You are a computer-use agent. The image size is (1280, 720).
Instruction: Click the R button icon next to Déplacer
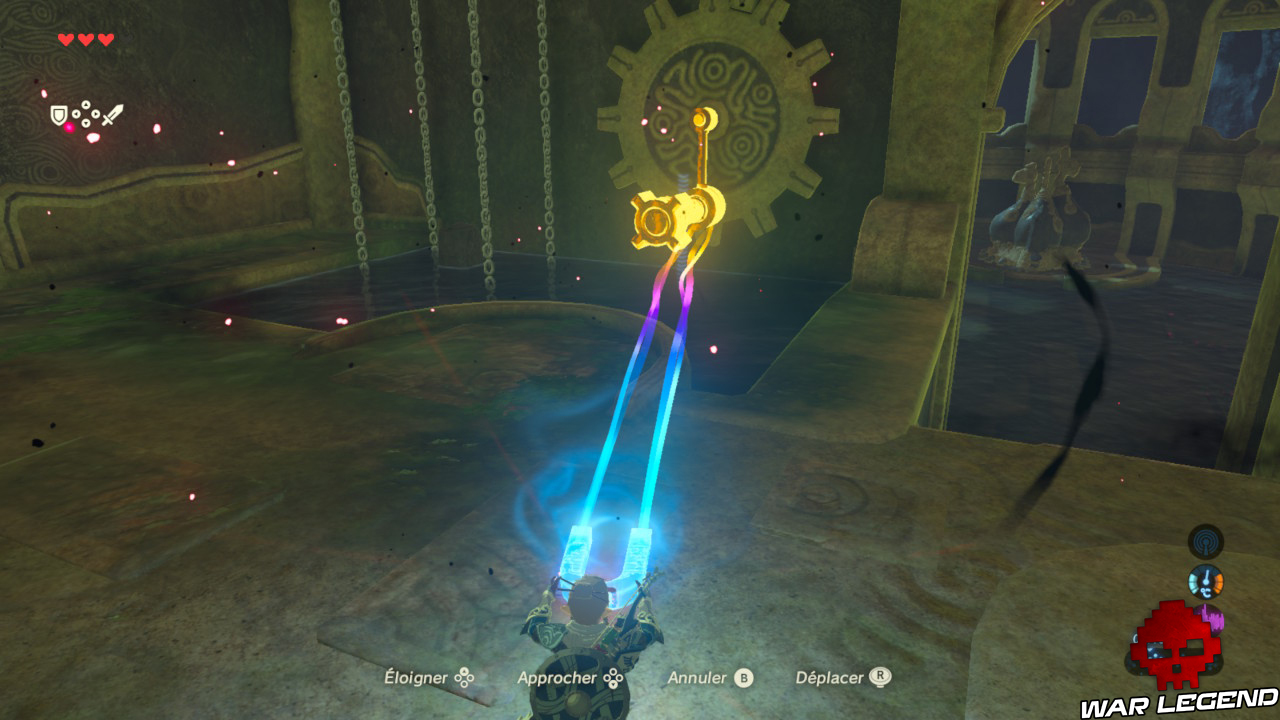tap(881, 678)
